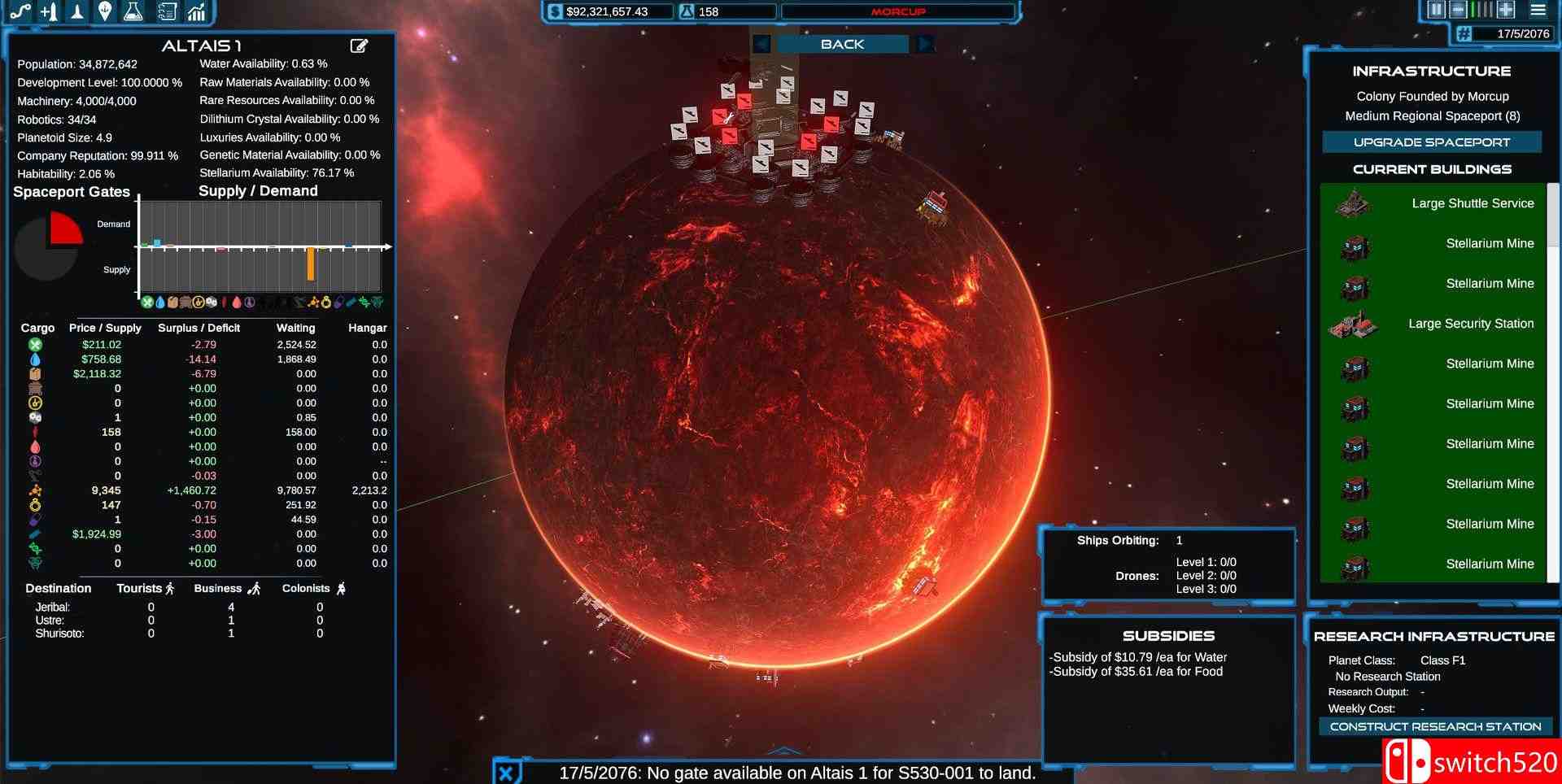Show the next planet with right arrow

(924, 44)
